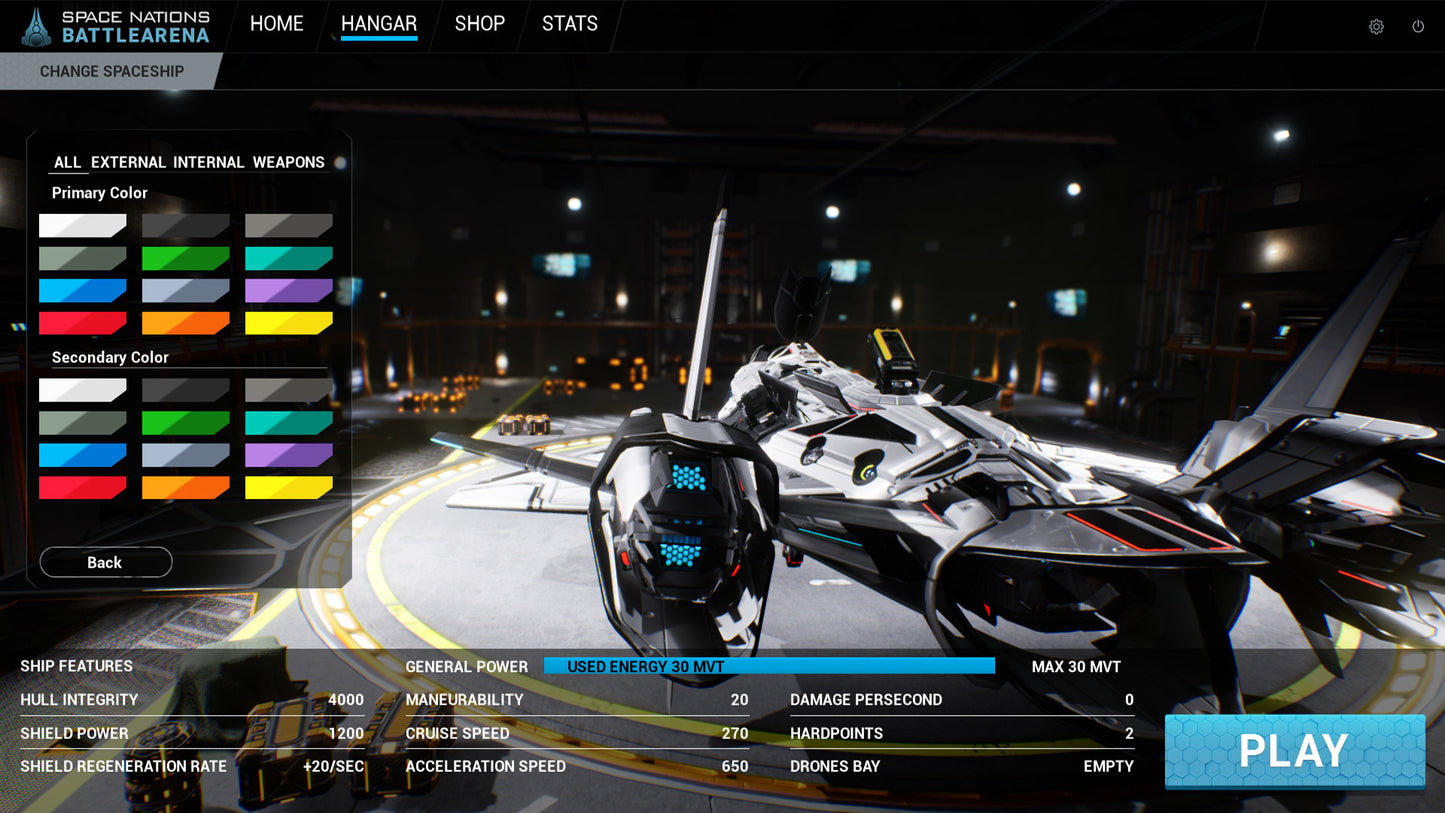The image size is (1445, 813).
Task: Choose the red Primary Color swatch
Action: pos(83,323)
